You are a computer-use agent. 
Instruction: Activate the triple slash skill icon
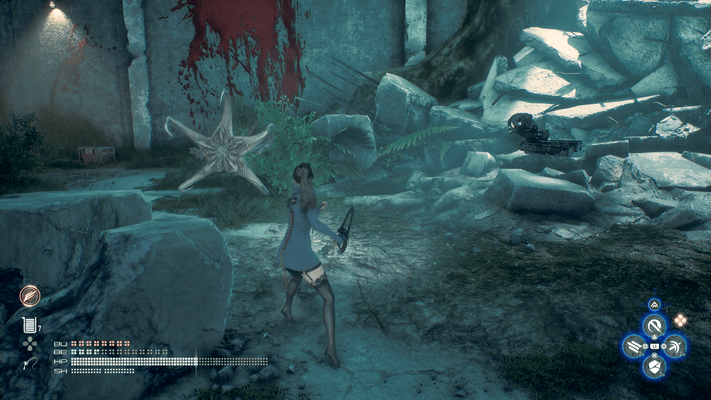tap(633, 346)
